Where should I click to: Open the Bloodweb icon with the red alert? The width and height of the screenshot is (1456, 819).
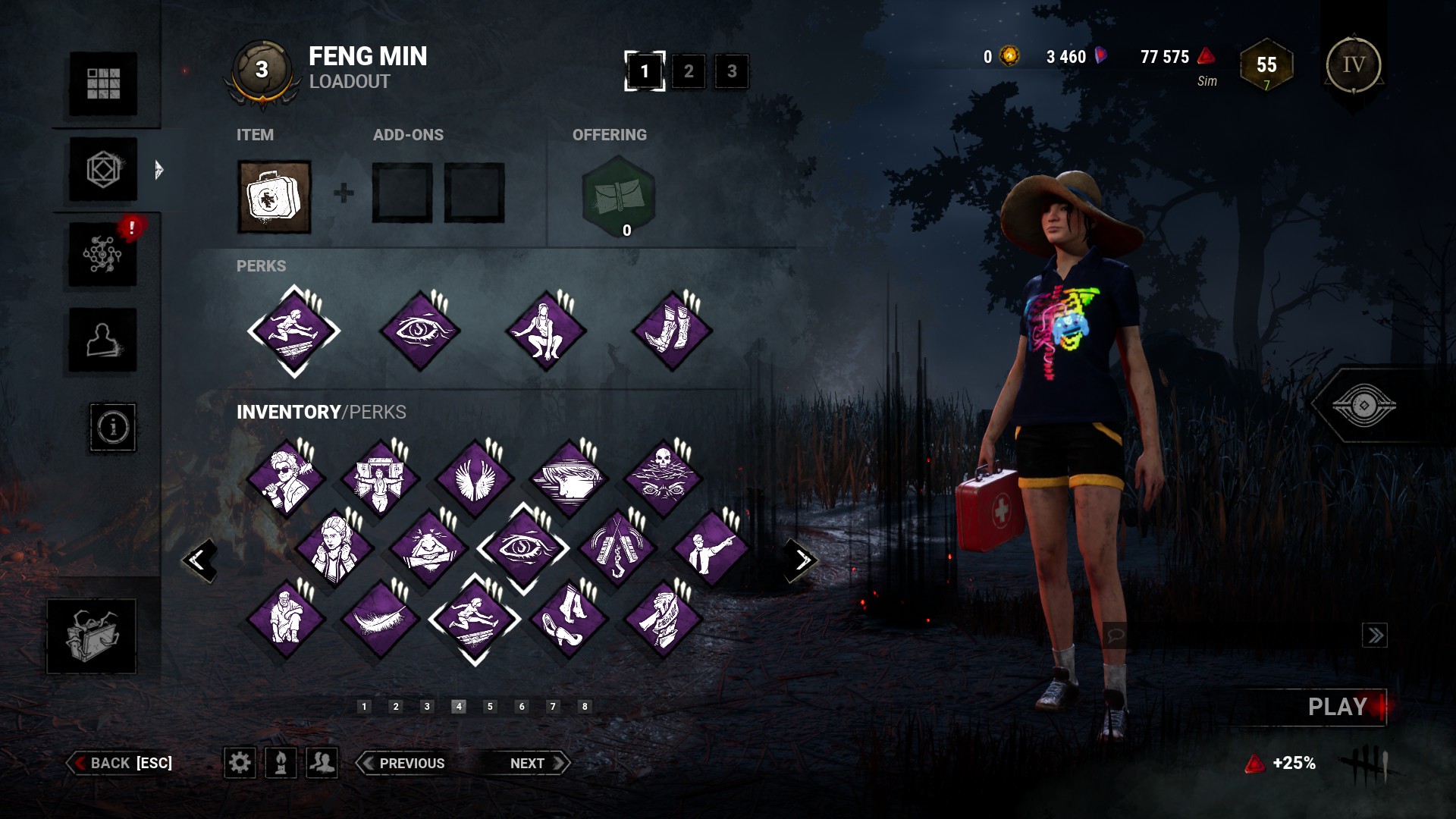click(x=103, y=255)
